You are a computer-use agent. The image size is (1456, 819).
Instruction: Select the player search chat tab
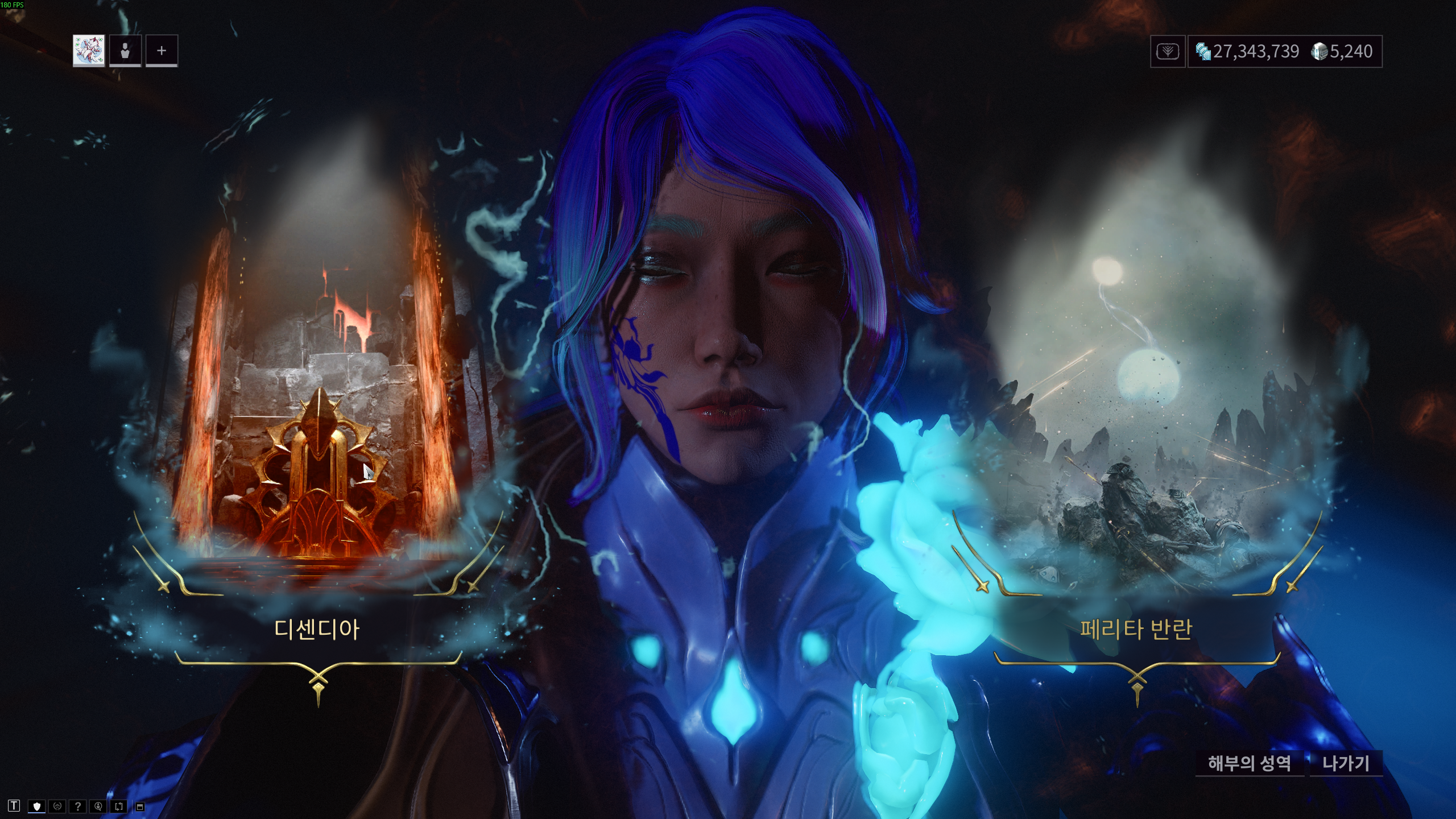98,806
